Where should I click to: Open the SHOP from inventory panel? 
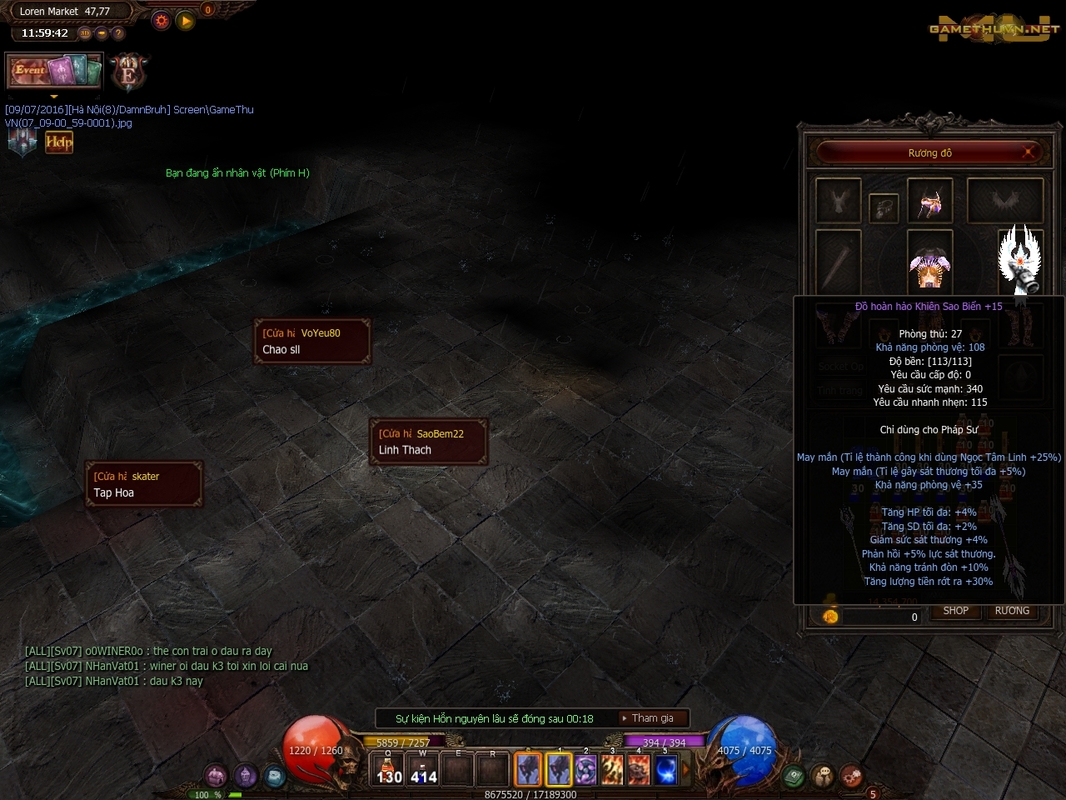point(956,611)
